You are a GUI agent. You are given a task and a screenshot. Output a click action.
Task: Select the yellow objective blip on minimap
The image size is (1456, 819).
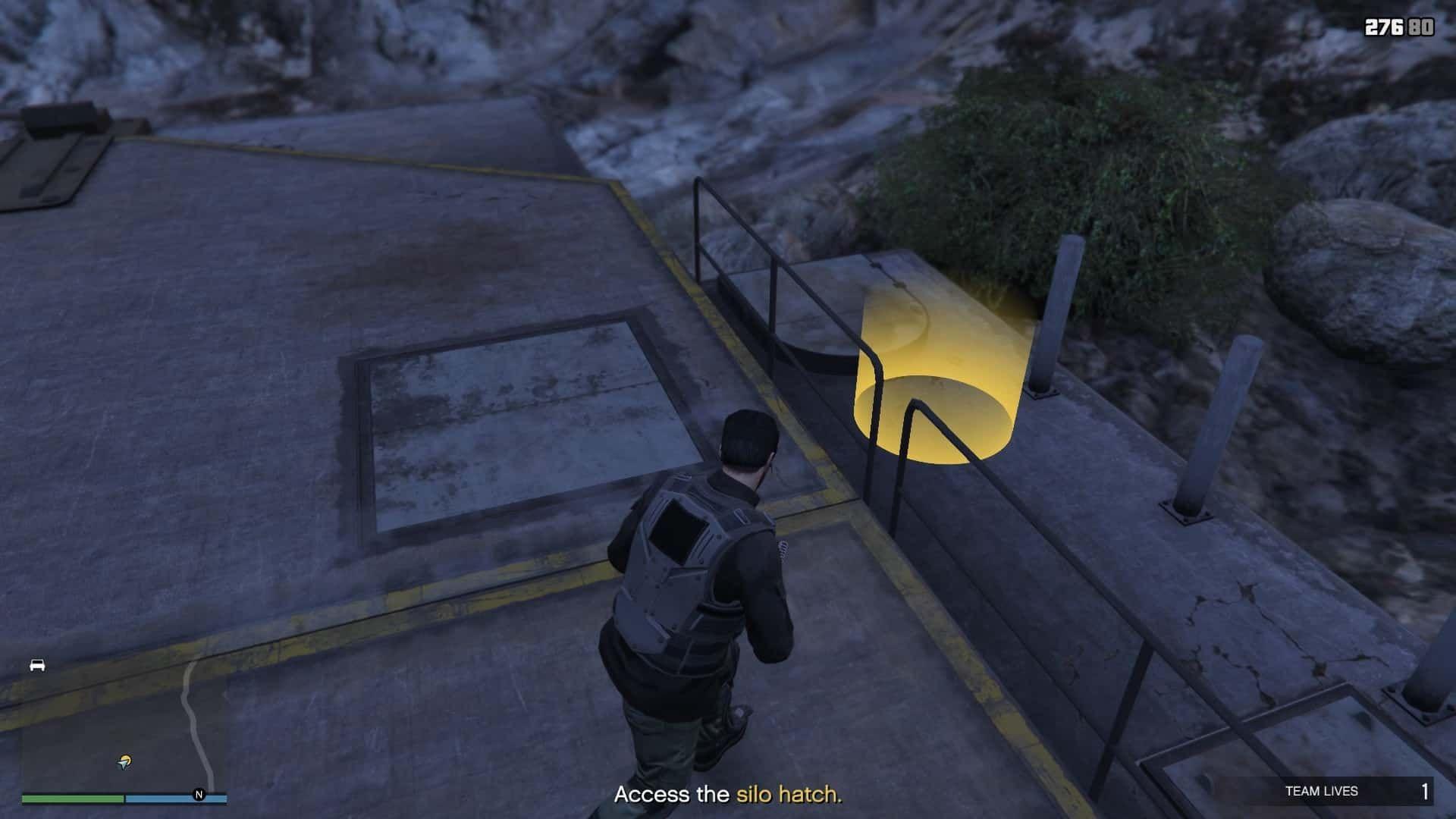coord(124,761)
